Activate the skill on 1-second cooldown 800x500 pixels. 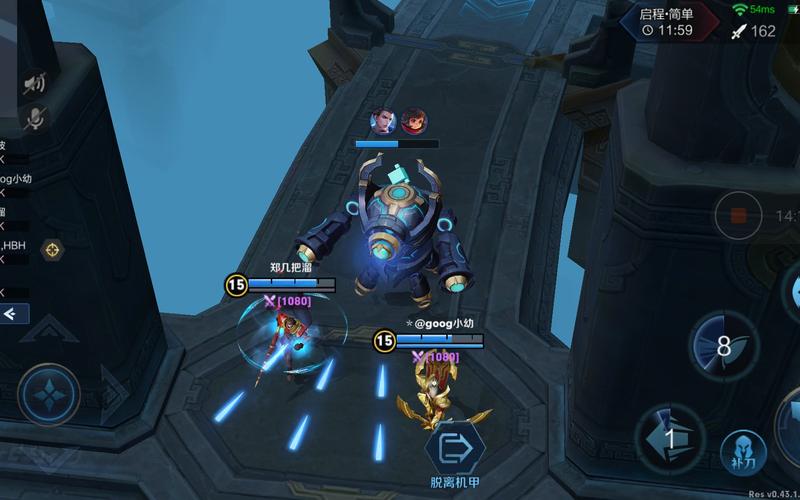(x=670, y=438)
